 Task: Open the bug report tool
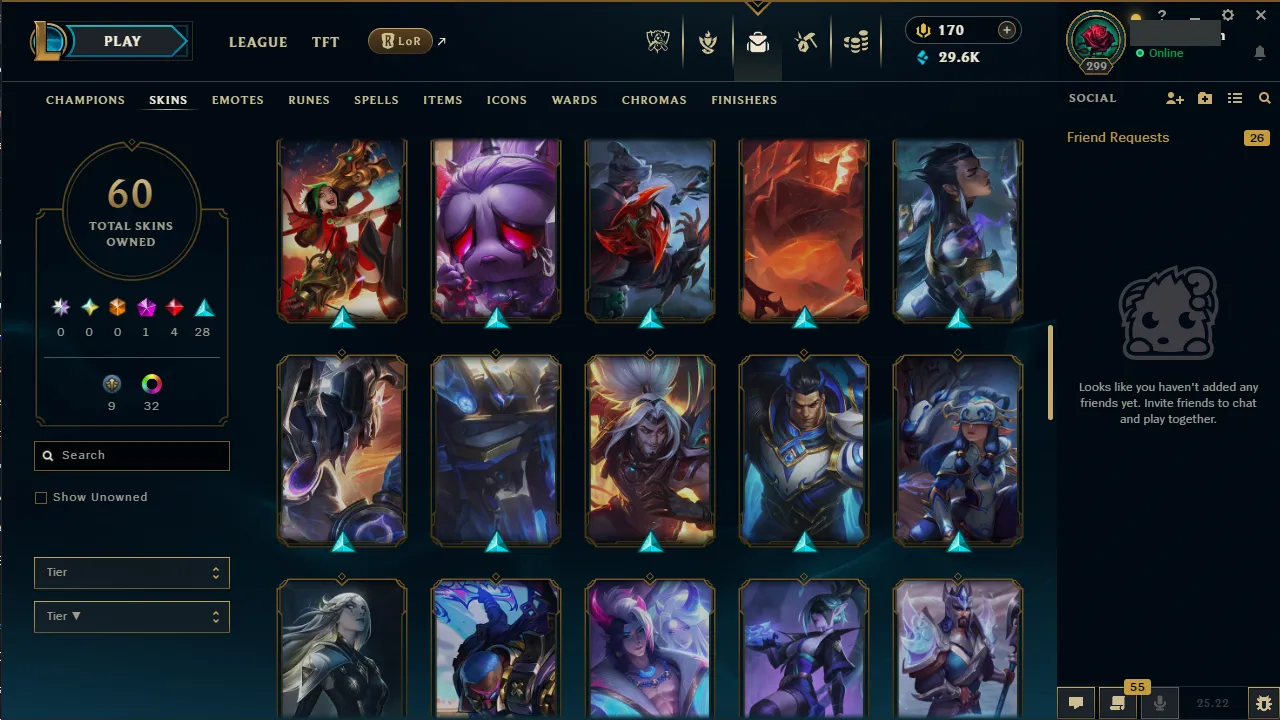[x=1263, y=702]
